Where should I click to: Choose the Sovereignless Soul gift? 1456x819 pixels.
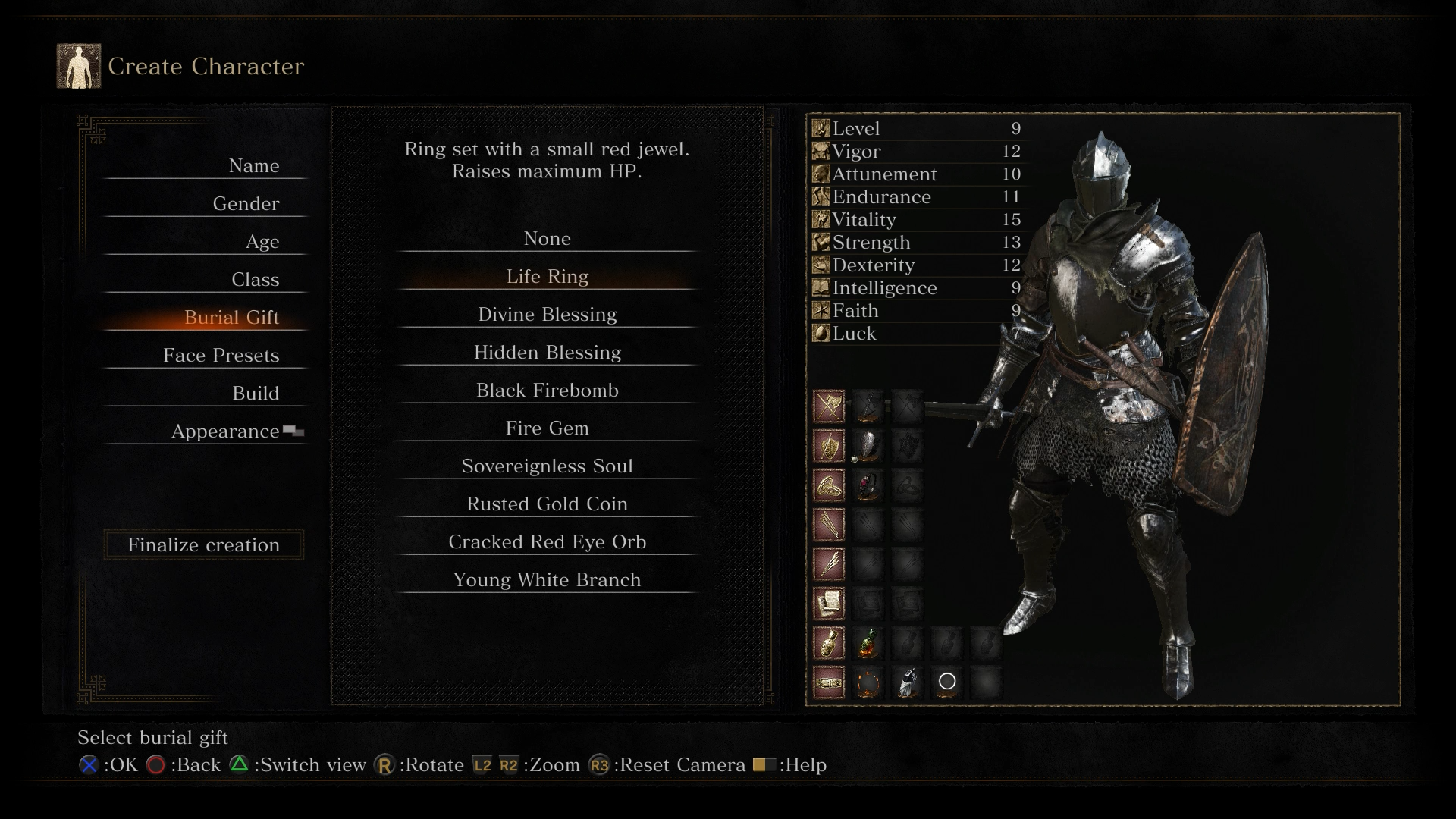click(547, 466)
